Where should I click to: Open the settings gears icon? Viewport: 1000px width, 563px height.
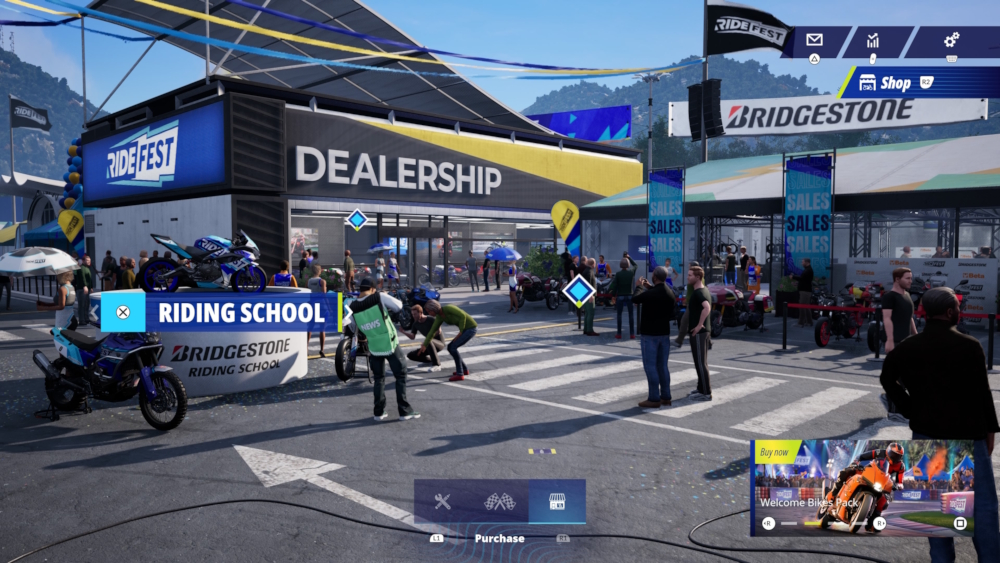click(x=951, y=40)
